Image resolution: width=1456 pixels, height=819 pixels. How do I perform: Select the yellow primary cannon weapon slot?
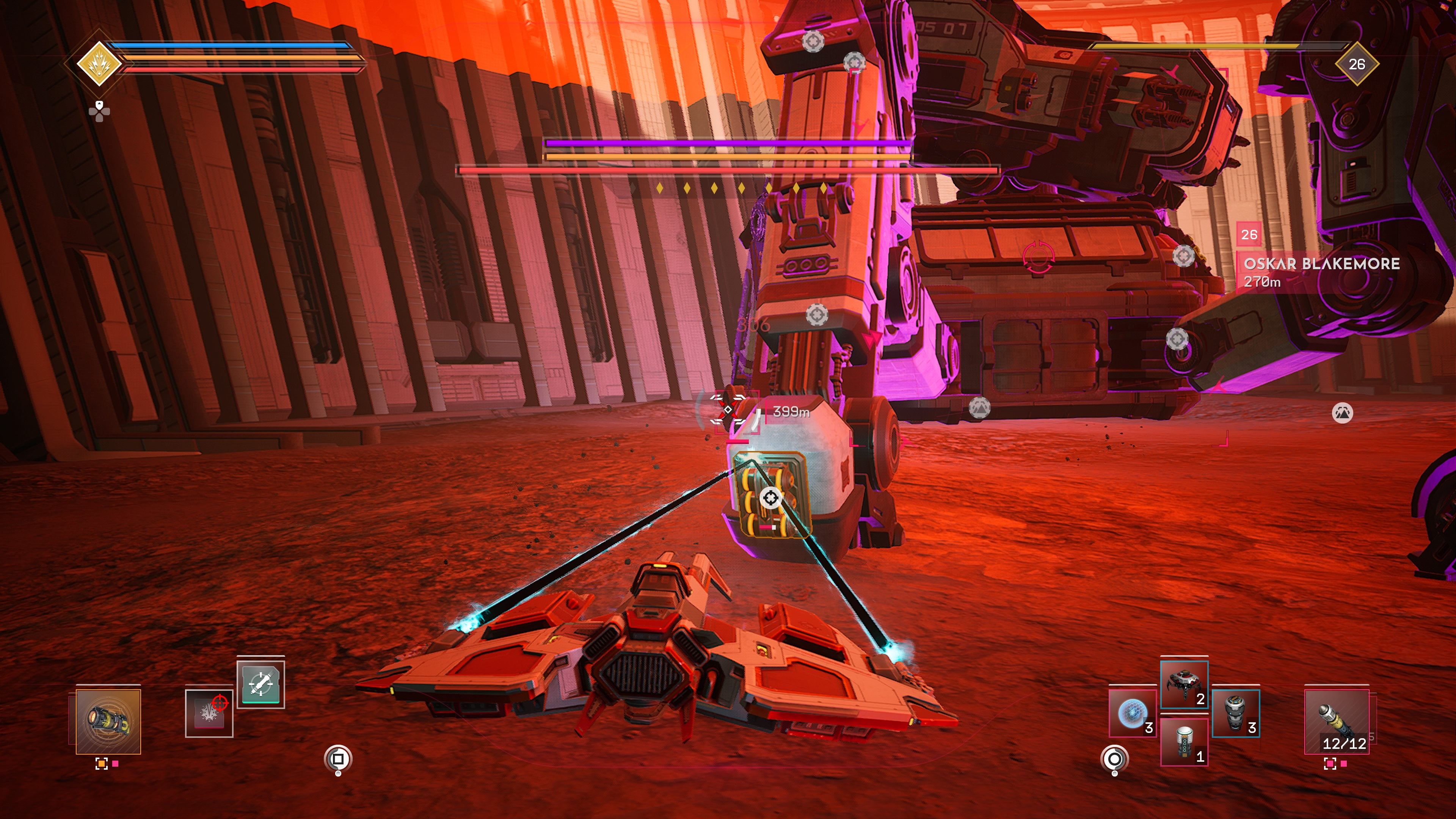[x=108, y=721]
